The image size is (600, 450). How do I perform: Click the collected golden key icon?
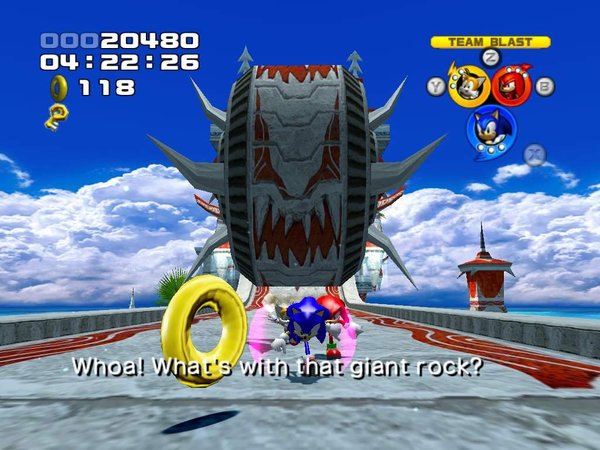point(57,116)
